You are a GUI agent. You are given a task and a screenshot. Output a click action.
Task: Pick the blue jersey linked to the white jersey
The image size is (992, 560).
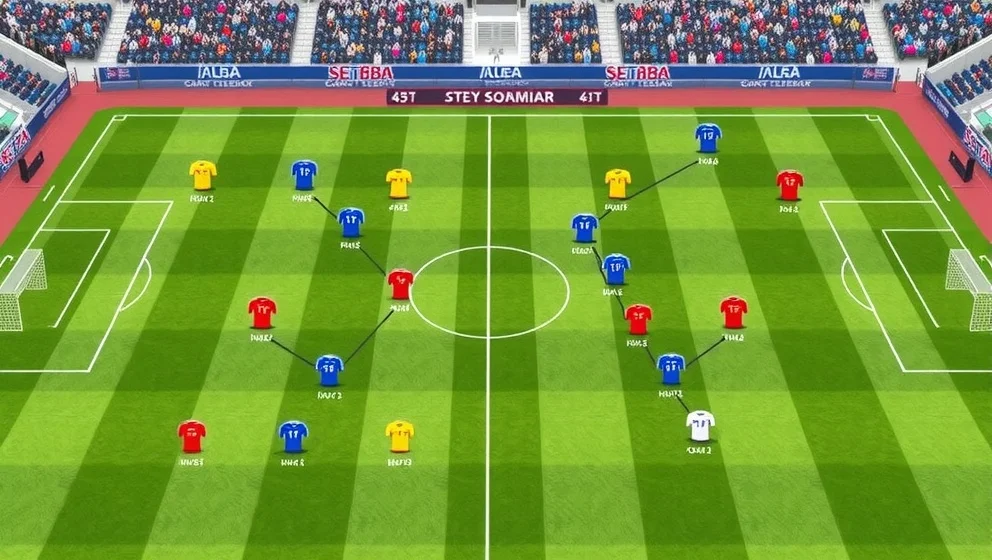(x=671, y=368)
